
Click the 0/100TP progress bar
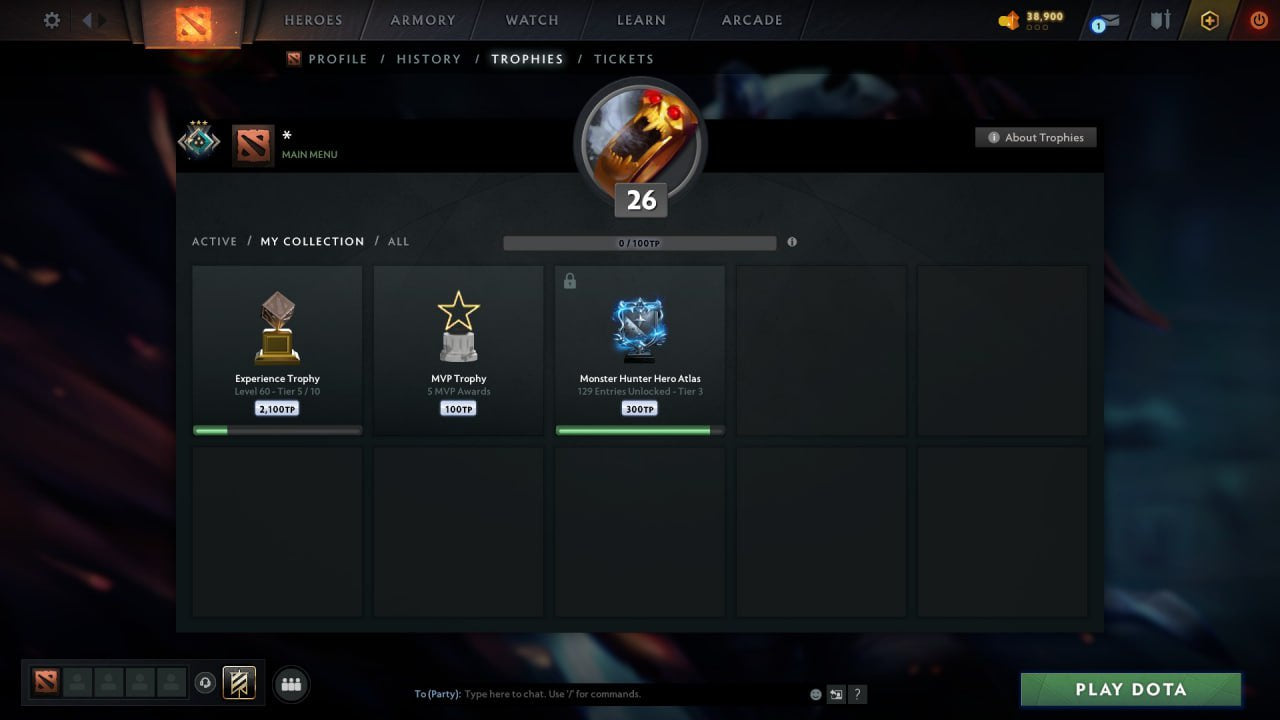tap(640, 242)
